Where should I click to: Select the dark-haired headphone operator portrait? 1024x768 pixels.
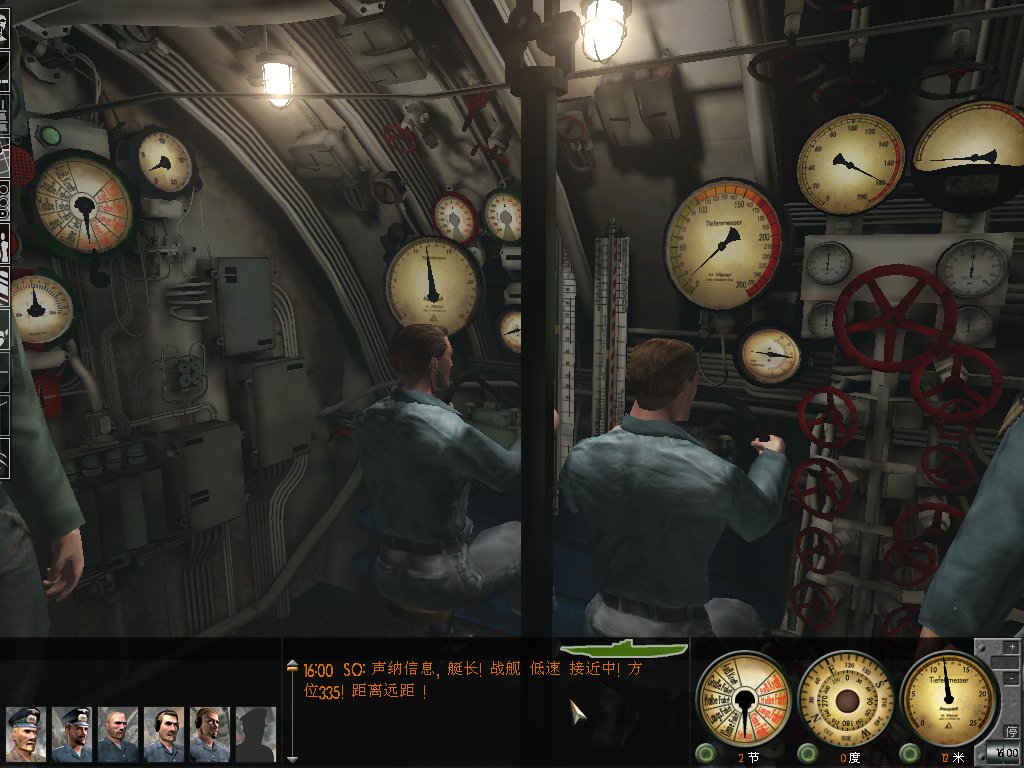point(164,734)
